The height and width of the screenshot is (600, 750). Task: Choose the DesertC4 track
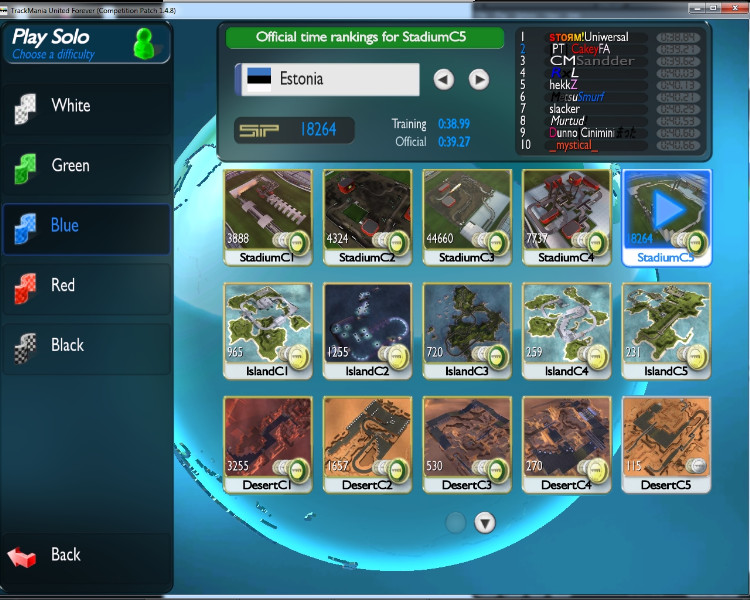(x=566, y=442)
